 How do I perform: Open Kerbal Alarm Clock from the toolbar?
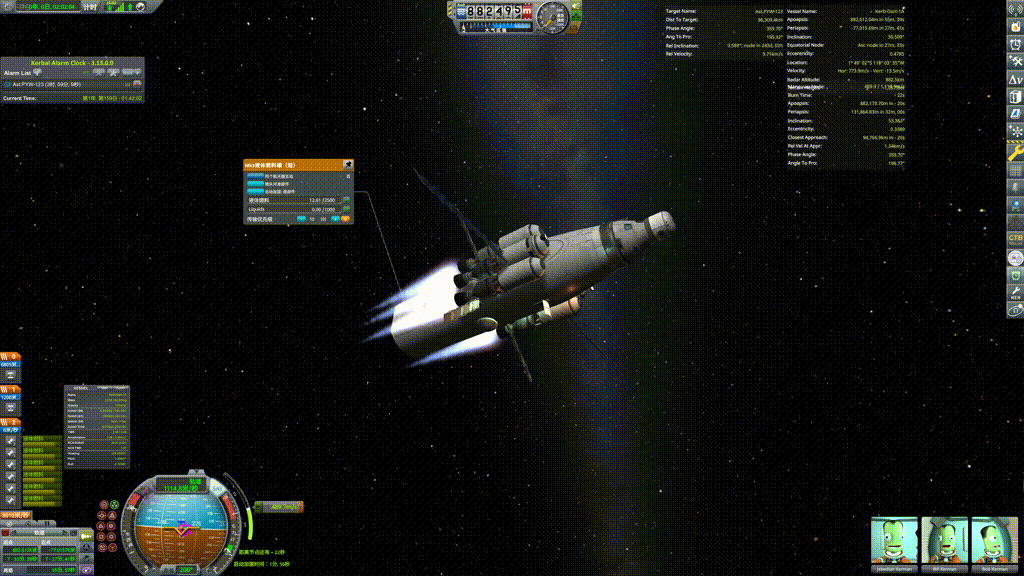click(x=1014, y=41)
